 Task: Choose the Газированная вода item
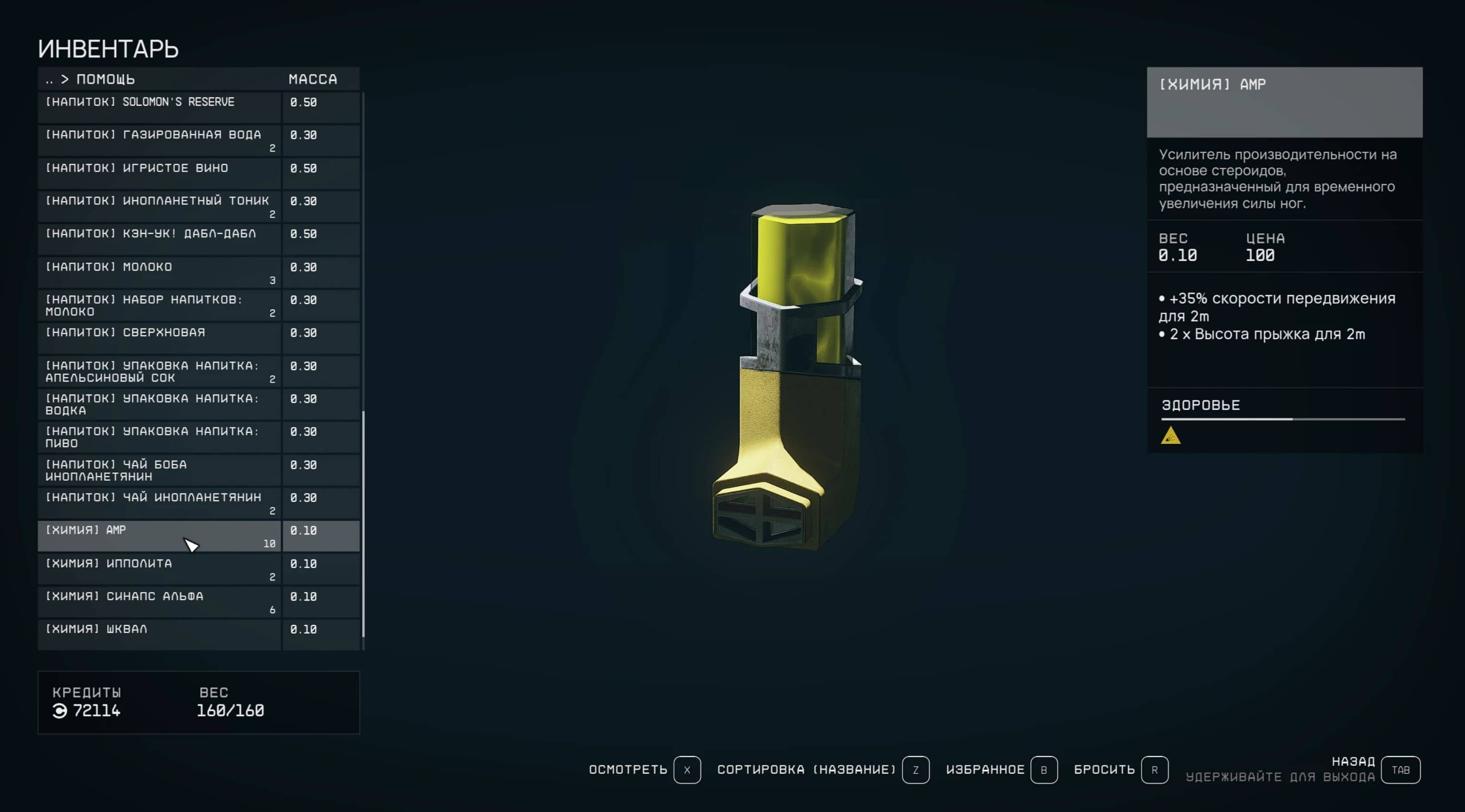coord(159,141)
